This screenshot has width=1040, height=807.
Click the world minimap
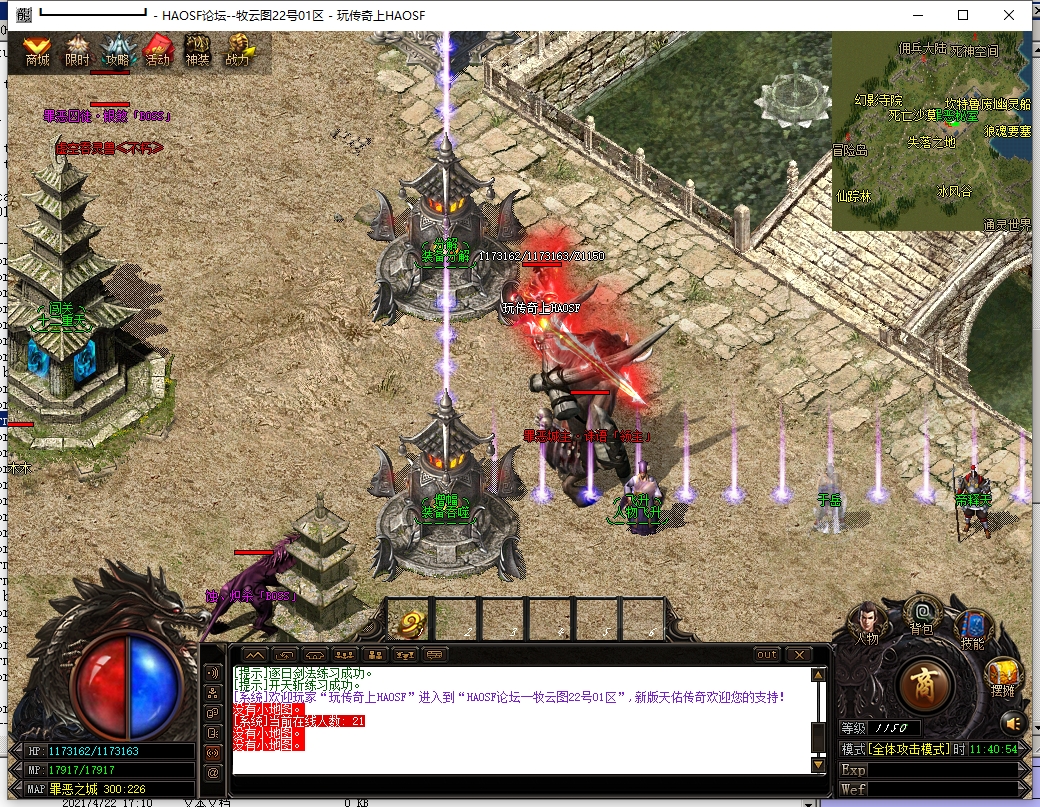coord(930,131)
